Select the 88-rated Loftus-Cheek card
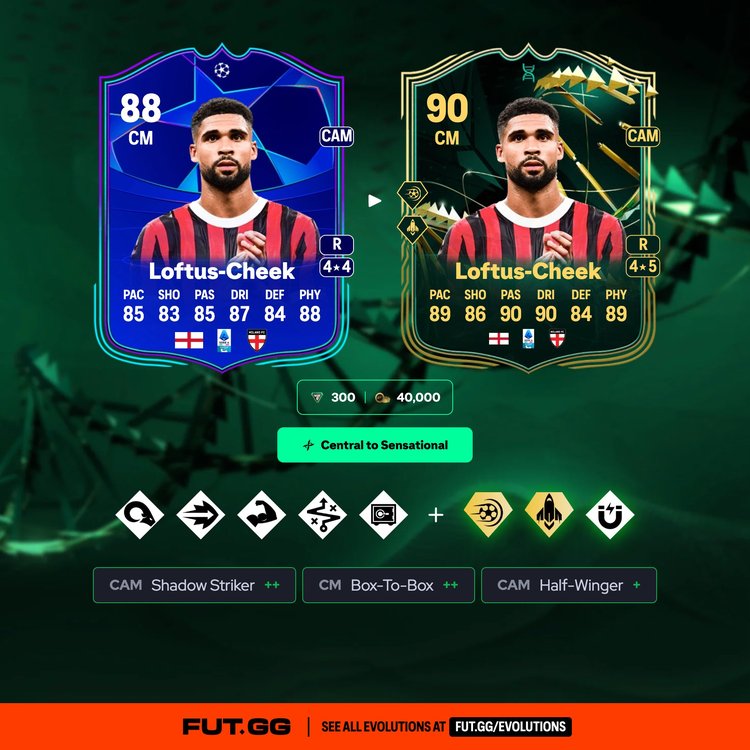Viewport: 750px width, 750px height. 225,215
